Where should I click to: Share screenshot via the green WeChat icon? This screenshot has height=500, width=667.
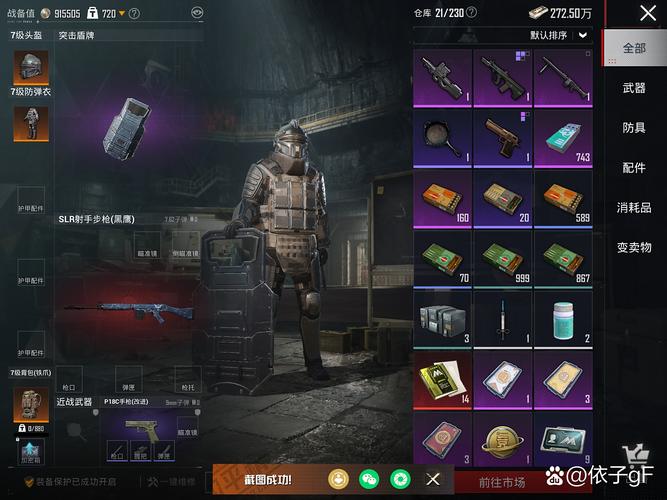[370, 479]
